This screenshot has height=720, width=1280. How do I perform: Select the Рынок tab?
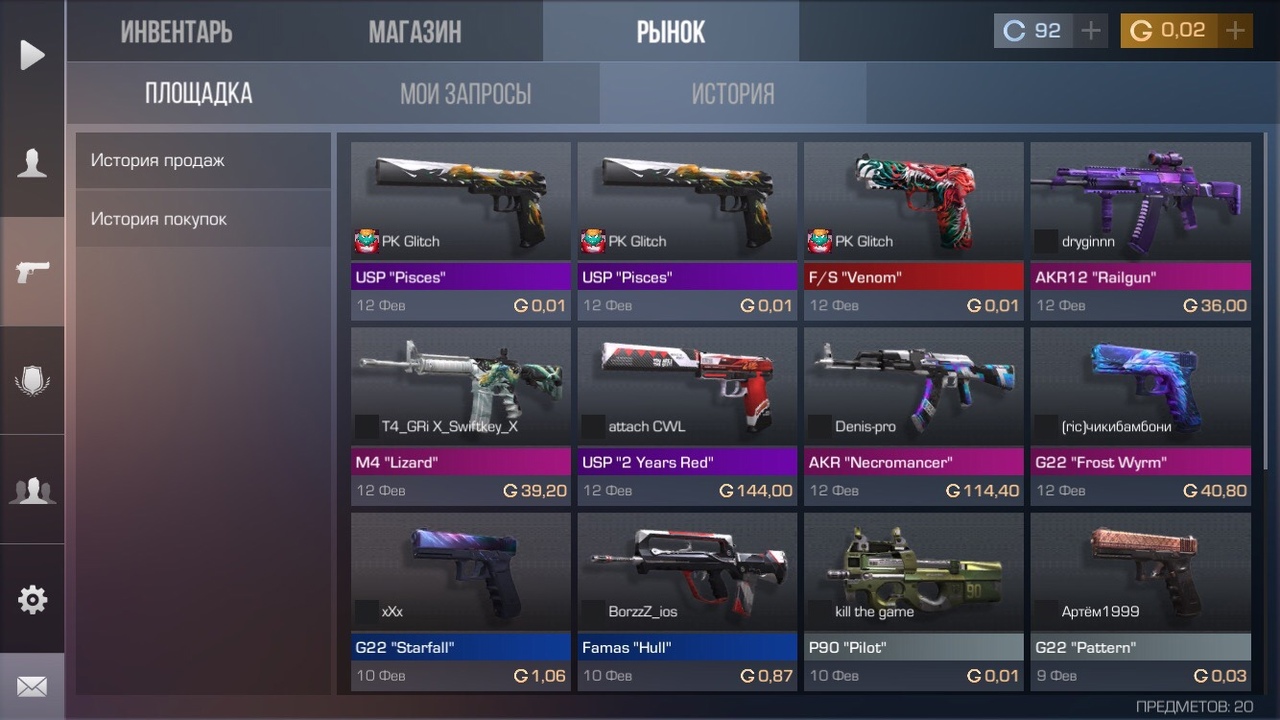point(671,32)
